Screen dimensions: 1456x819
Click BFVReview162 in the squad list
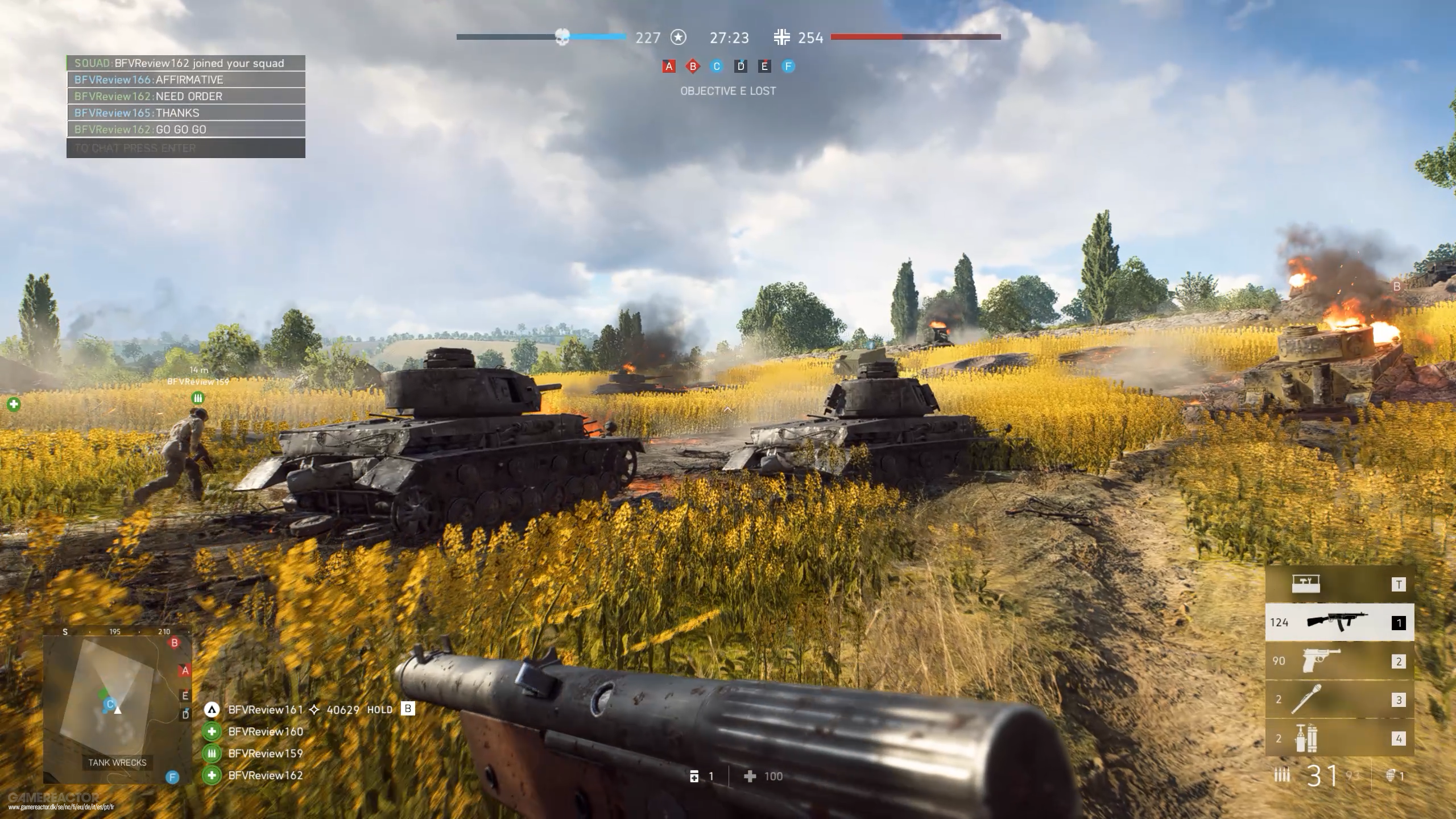point(264,775)
